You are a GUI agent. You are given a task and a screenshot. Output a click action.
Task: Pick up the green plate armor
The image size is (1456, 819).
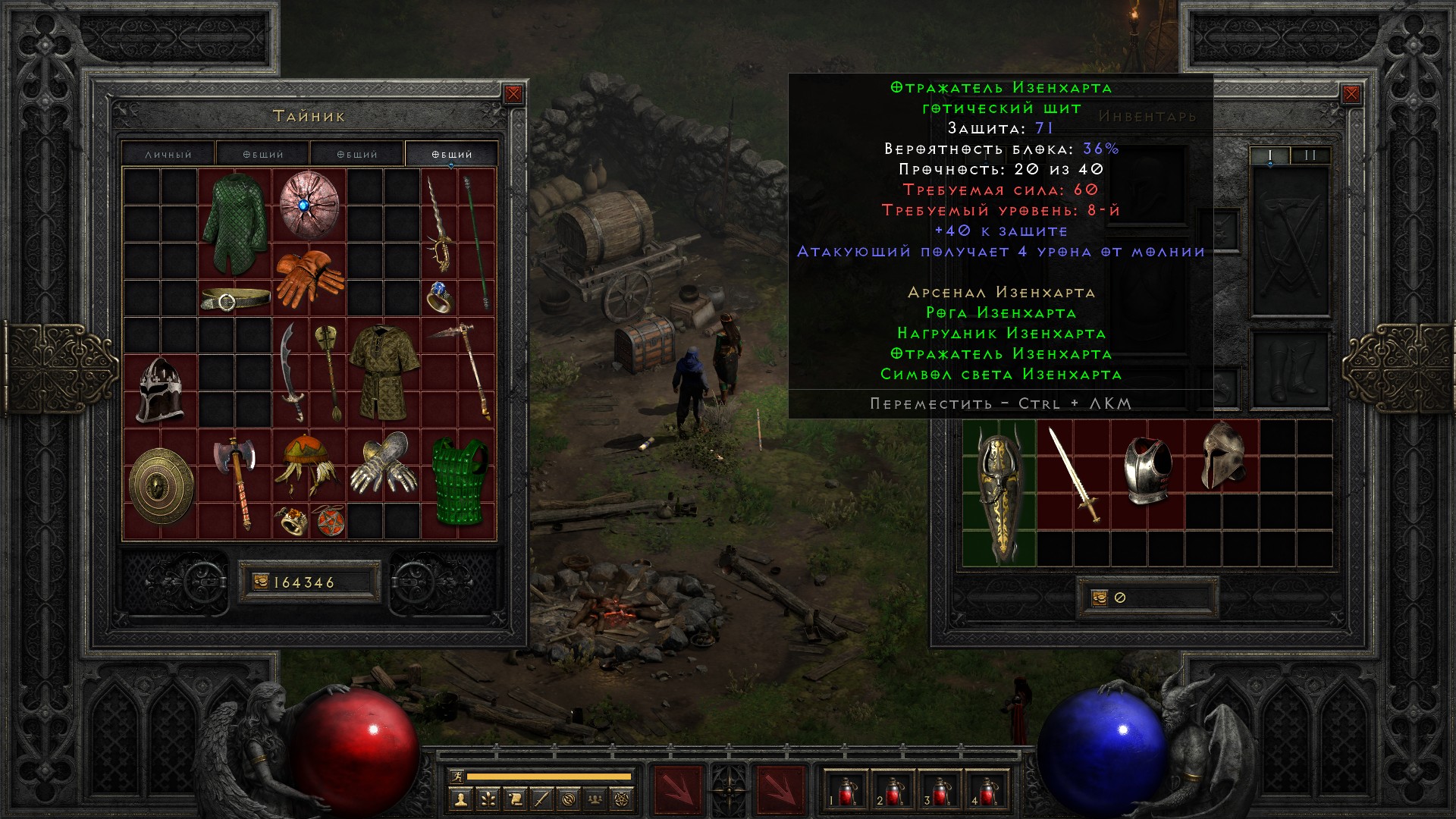(x=459, y=482)
